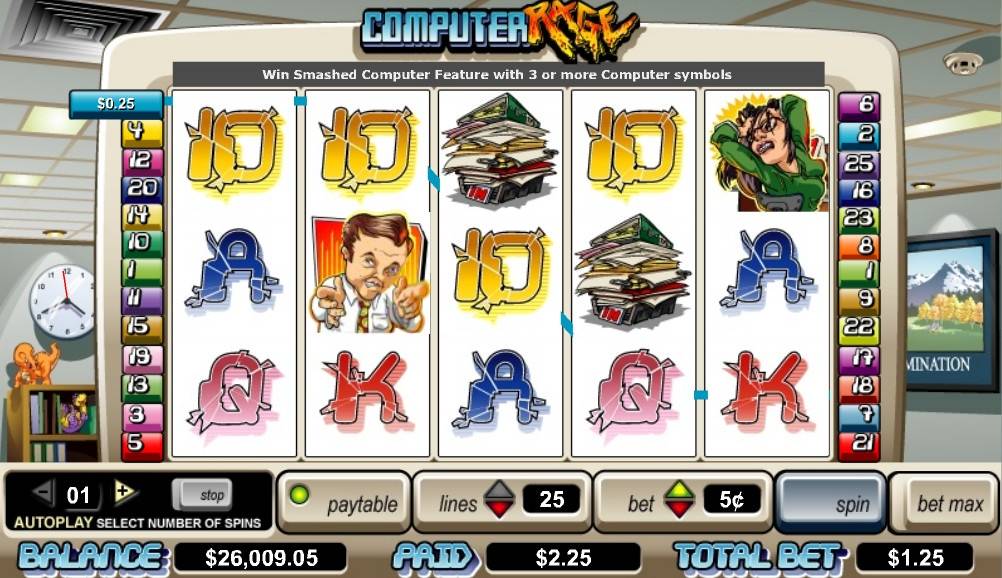
Task: Click payline marker number 22
Action: click(x=859, y=327)
